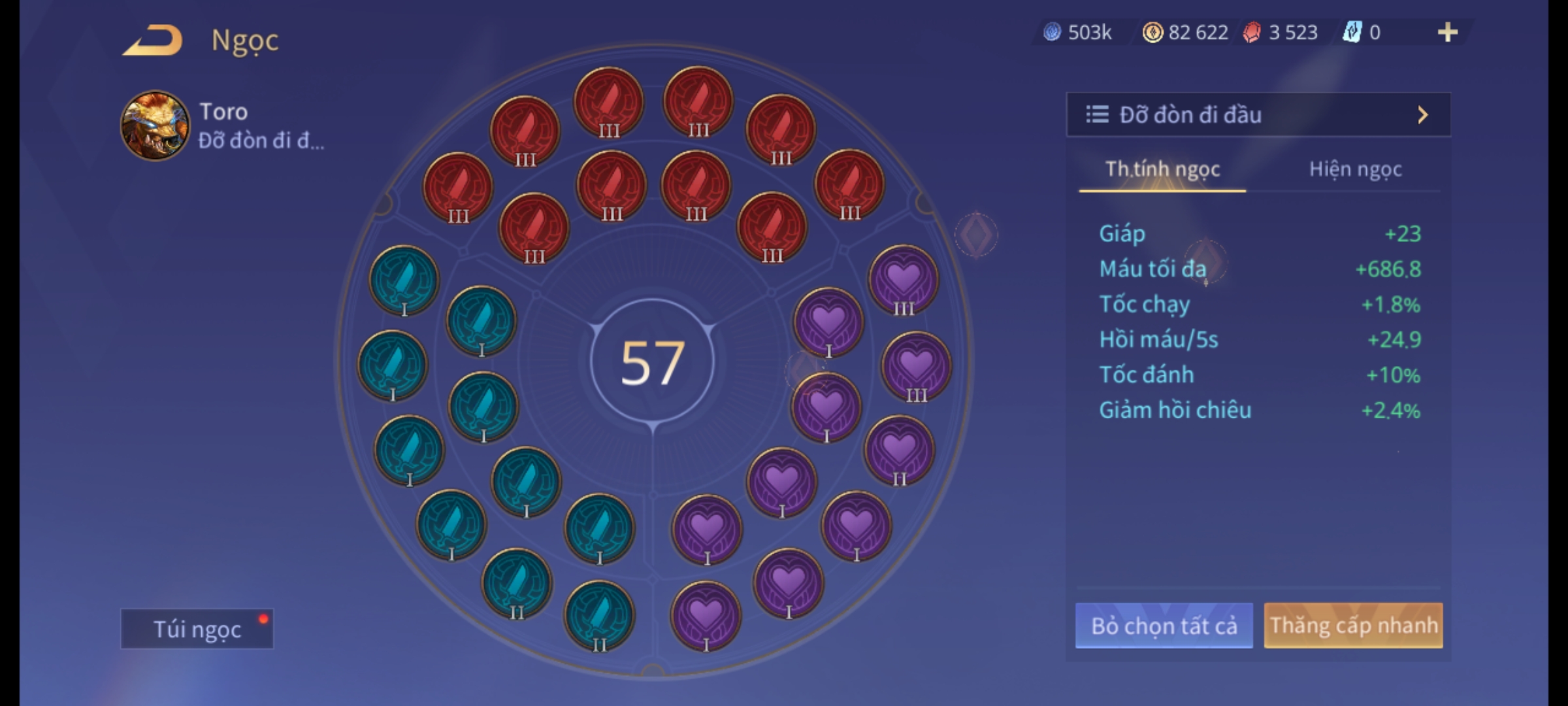Select Toro hero portrait

(x=155, y=126)
